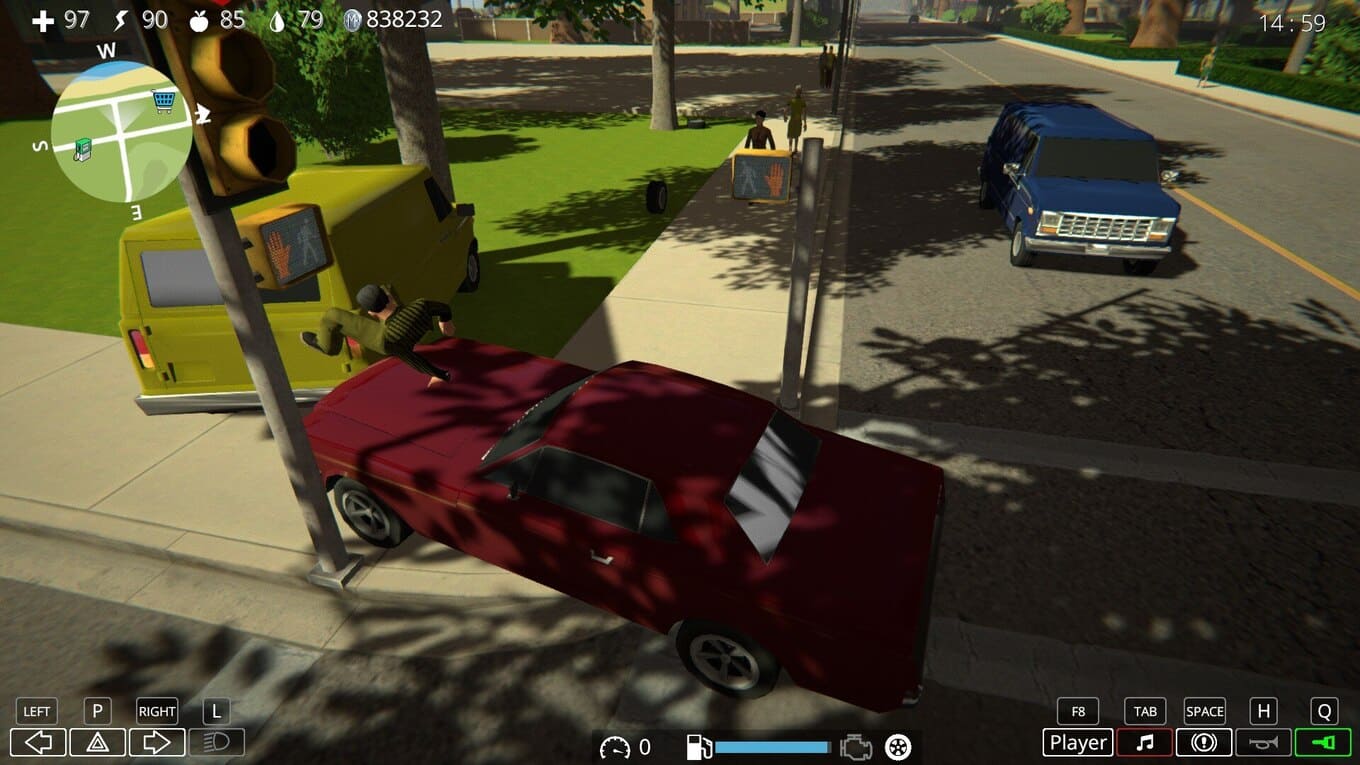Select the gas pump marker on minimap
This screenshot has width=1360, height=765.
tap(83, 149)
